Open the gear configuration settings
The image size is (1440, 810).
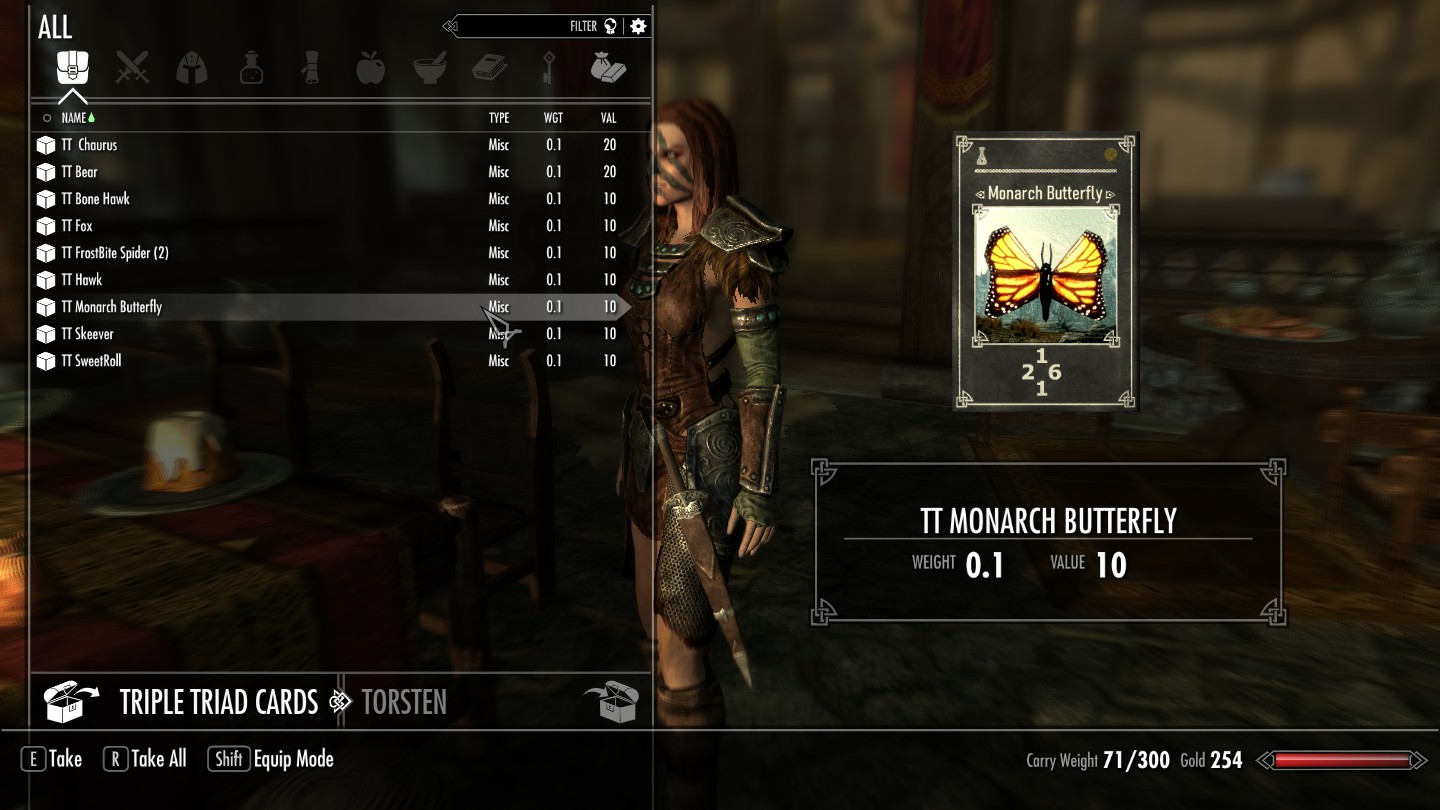638,27
